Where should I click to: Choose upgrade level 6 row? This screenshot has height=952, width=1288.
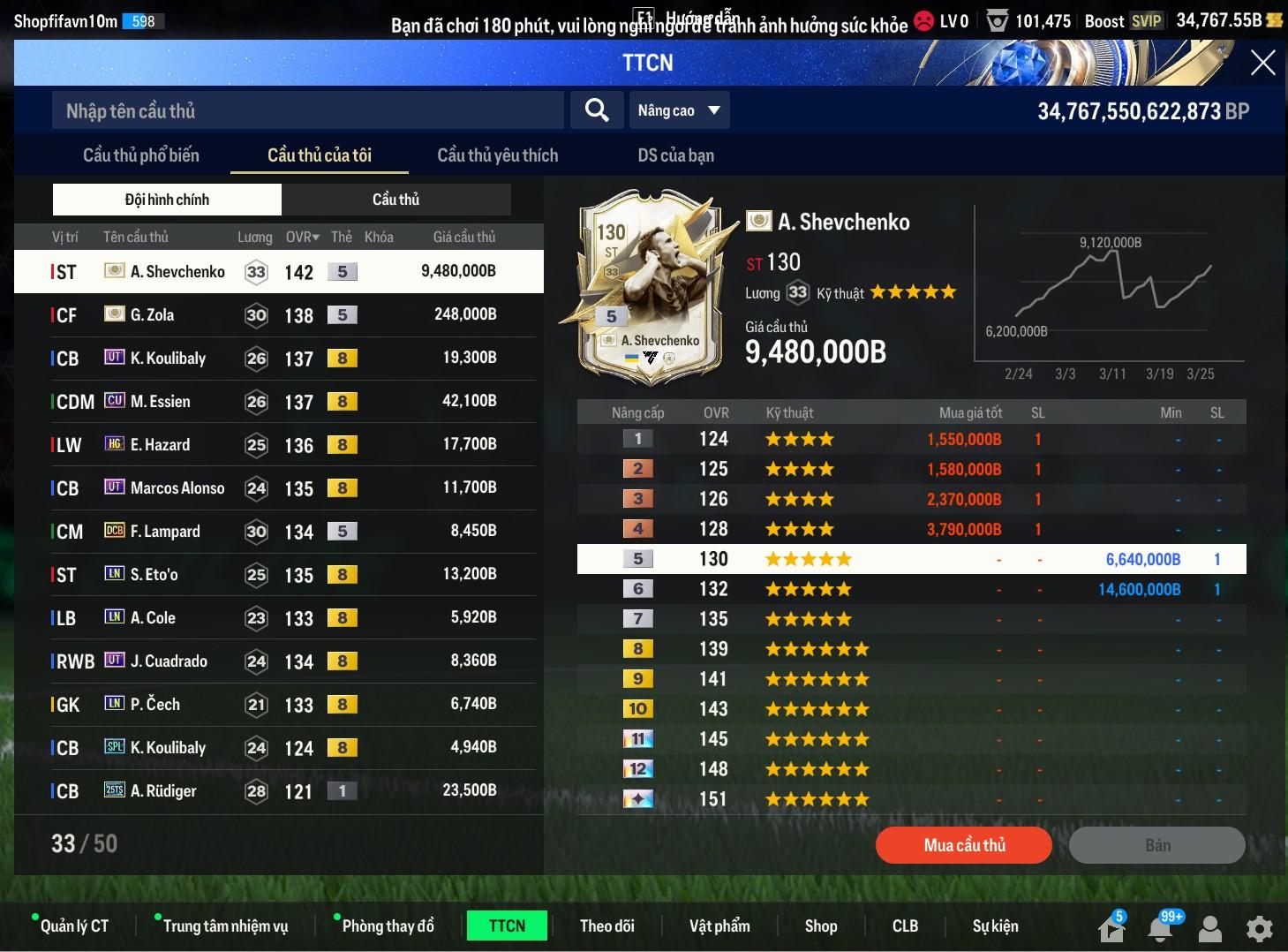pos(911,589)
